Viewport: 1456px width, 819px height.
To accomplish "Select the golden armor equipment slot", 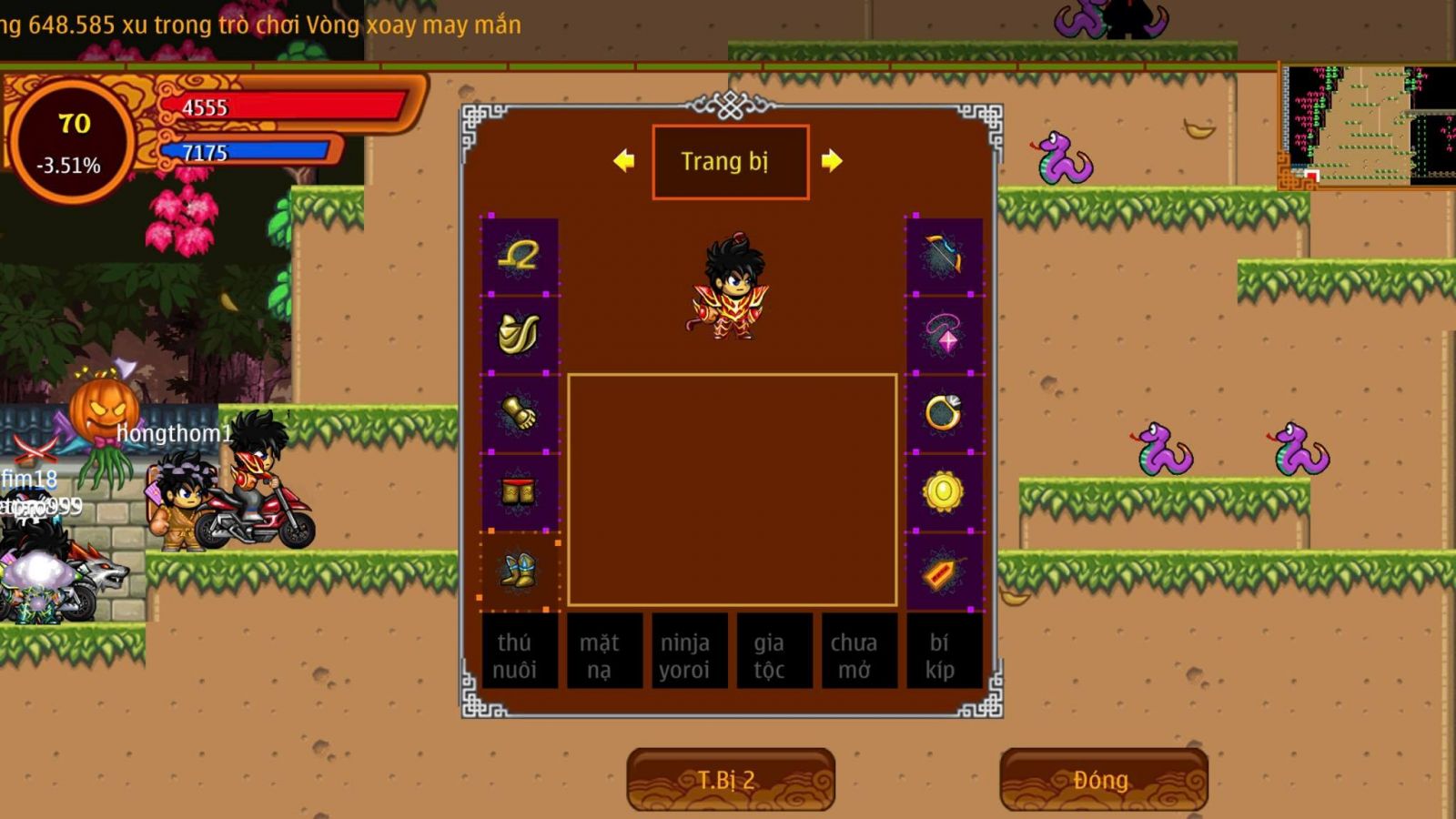I will point(519,334).
